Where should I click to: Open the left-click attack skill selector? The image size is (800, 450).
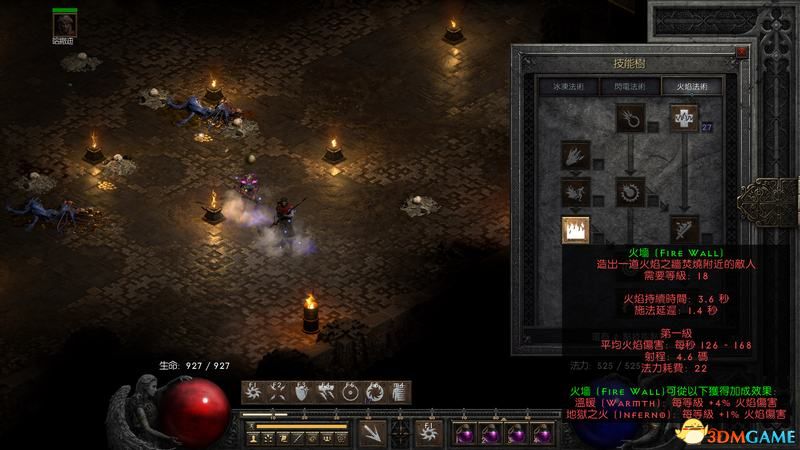[x=371, y=432]
